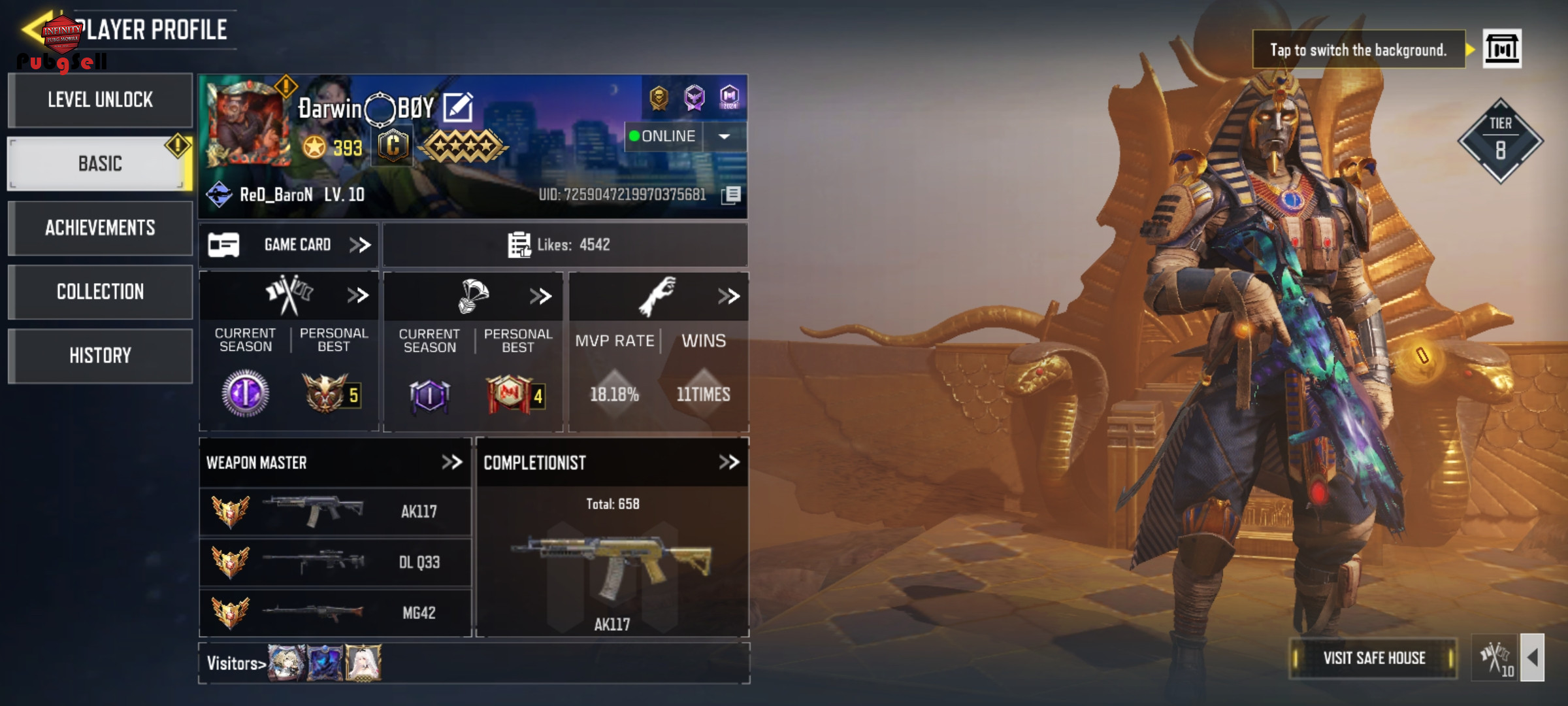Select the DL Q33 weapon row
Viewport: 1568px width, 706px height.
(x=335, y=562)
